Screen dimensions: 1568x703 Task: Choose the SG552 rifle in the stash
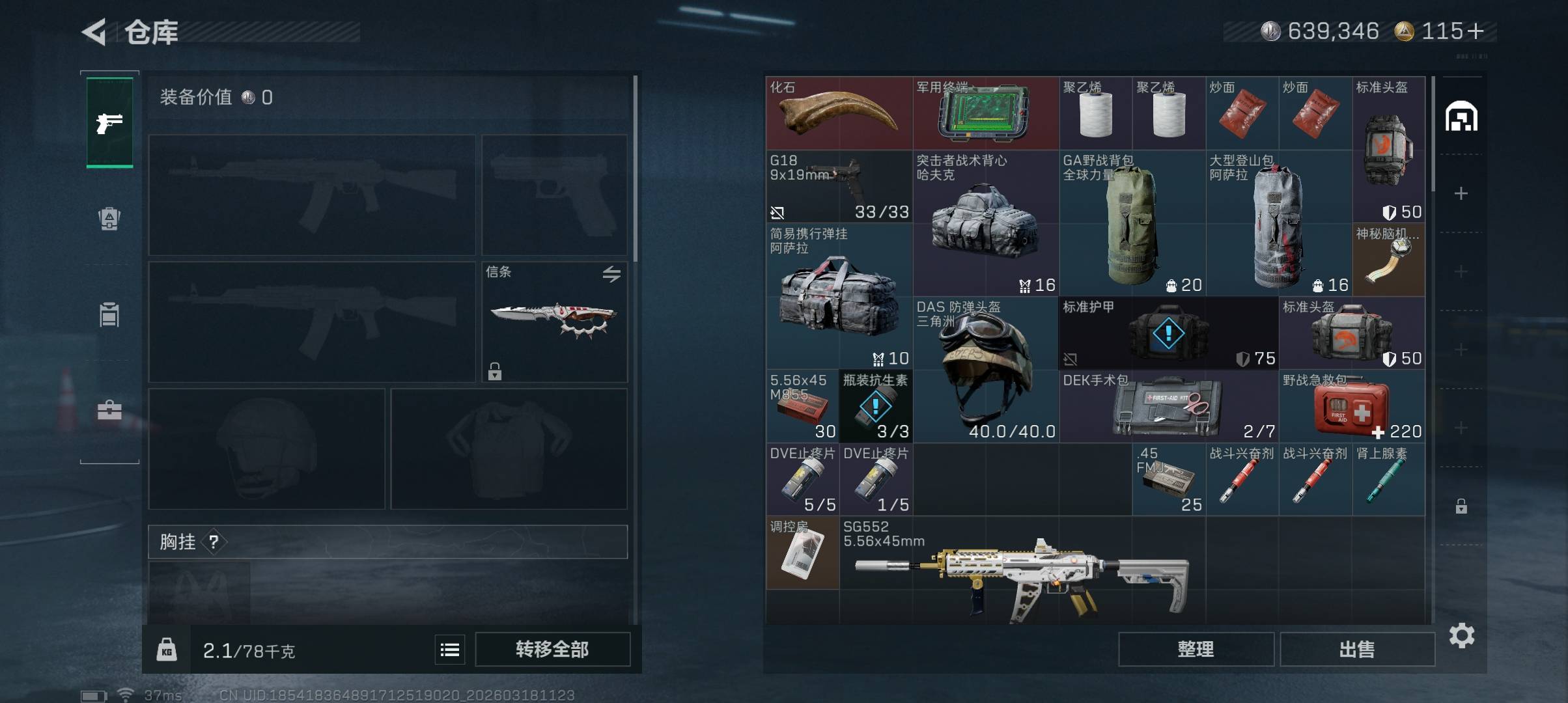point(1022,573)
